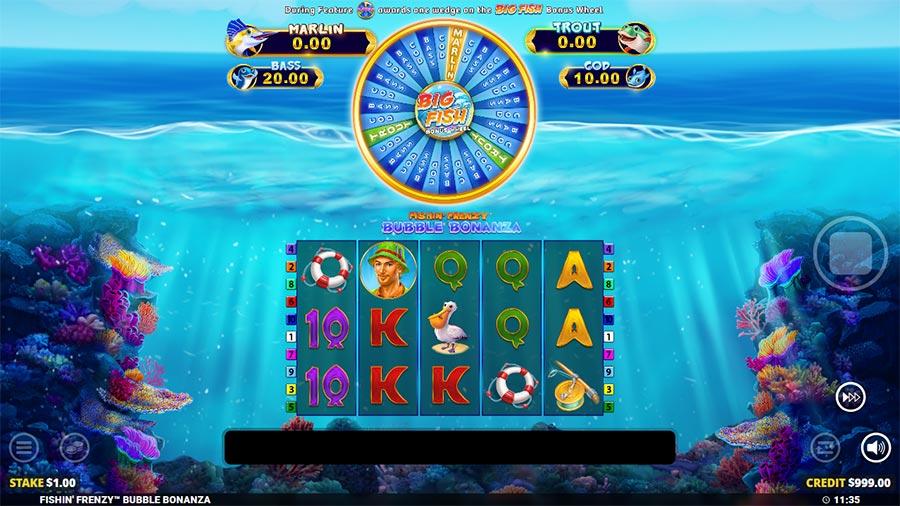Viewport: 900px width, 506px height.
Task: Open the hamburger menu
Action: coord(25,447)
